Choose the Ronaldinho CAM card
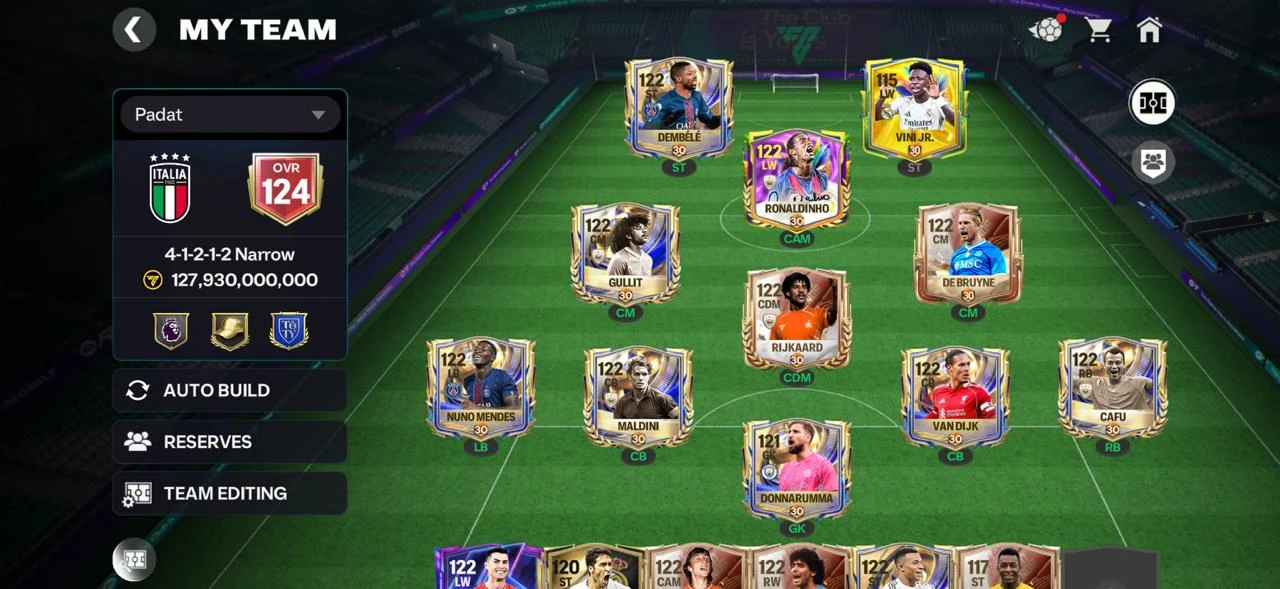This screenshot has height=589, width=1280. [796, 180]
